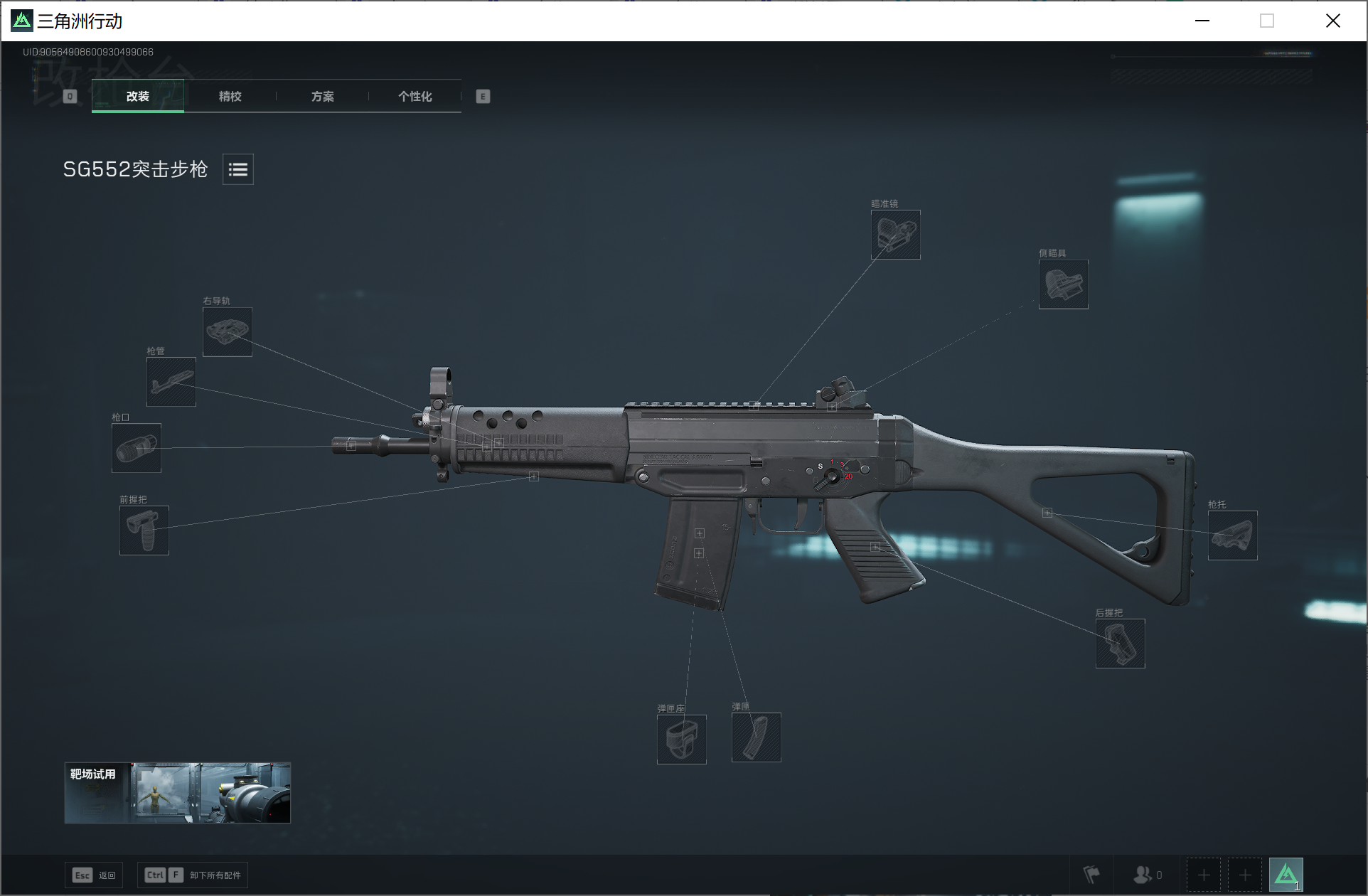Viewport: 1368px width, 896px height.
Task: Switch to the 精校 tab
Action: click(230, 97)
